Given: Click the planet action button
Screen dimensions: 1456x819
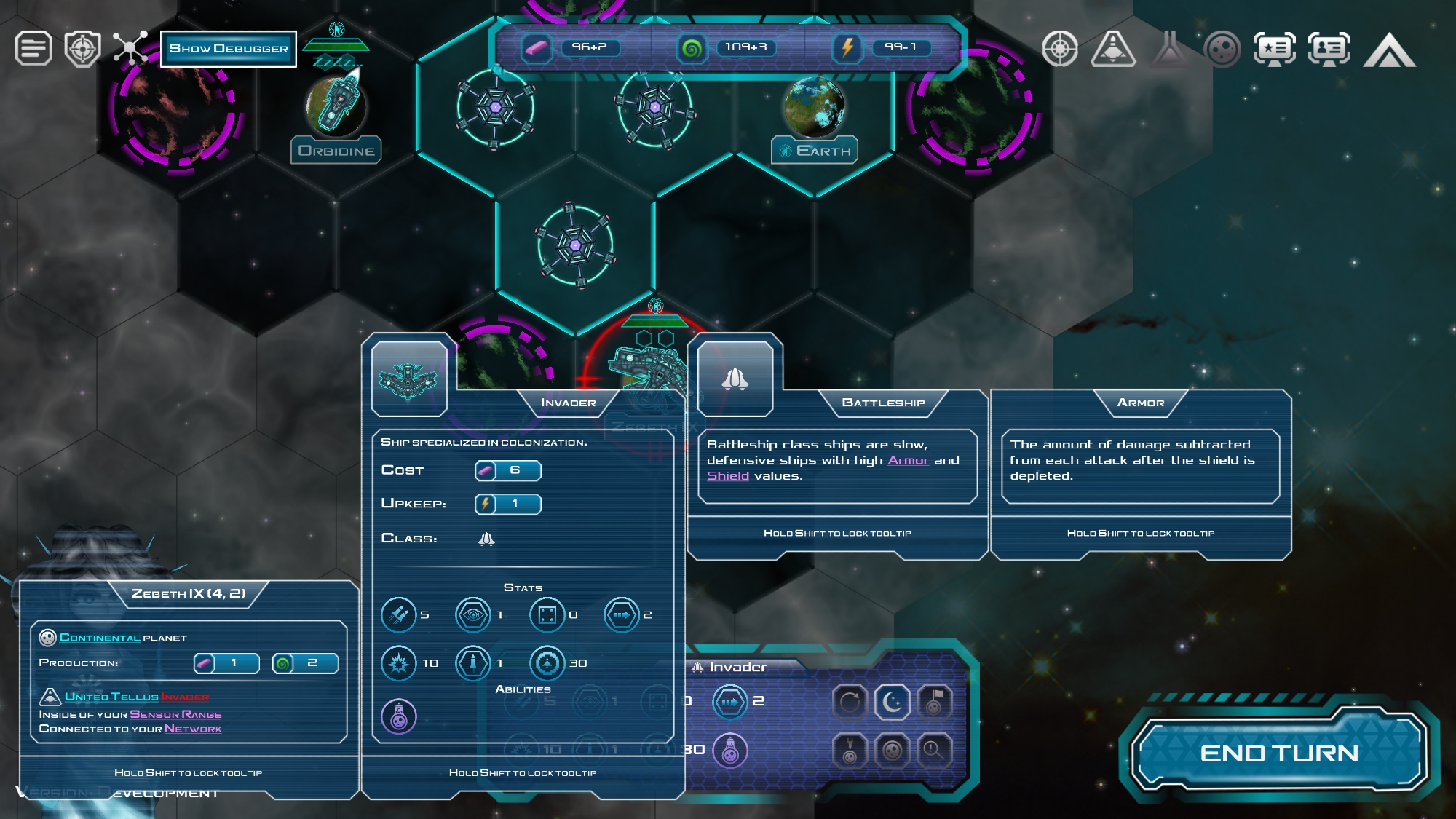Looking at the screenshot, I should click(892, 750).
